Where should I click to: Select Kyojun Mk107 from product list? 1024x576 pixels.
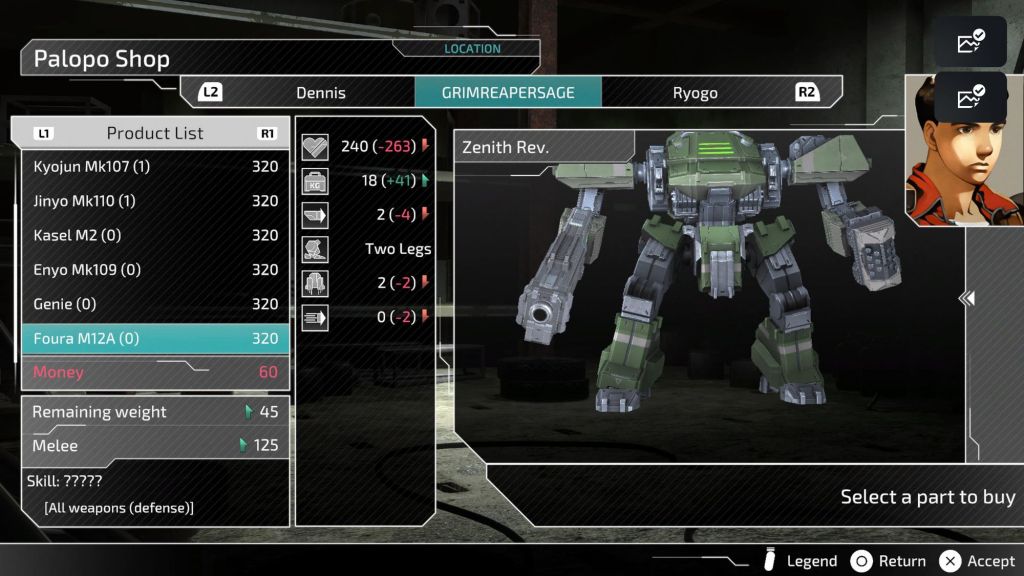[x=155, y=167]
